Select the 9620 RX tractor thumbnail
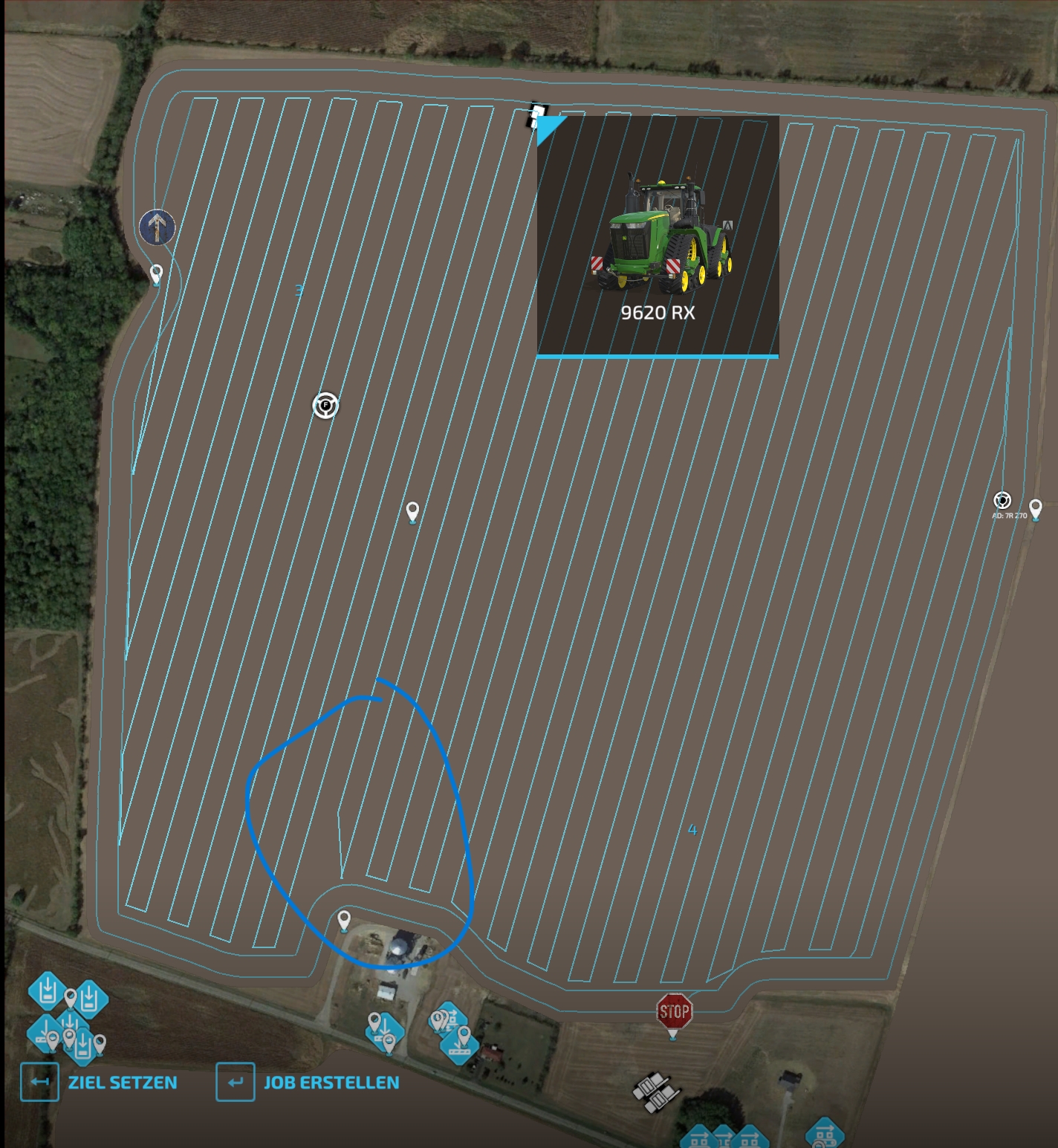 [x=658, y=238]
